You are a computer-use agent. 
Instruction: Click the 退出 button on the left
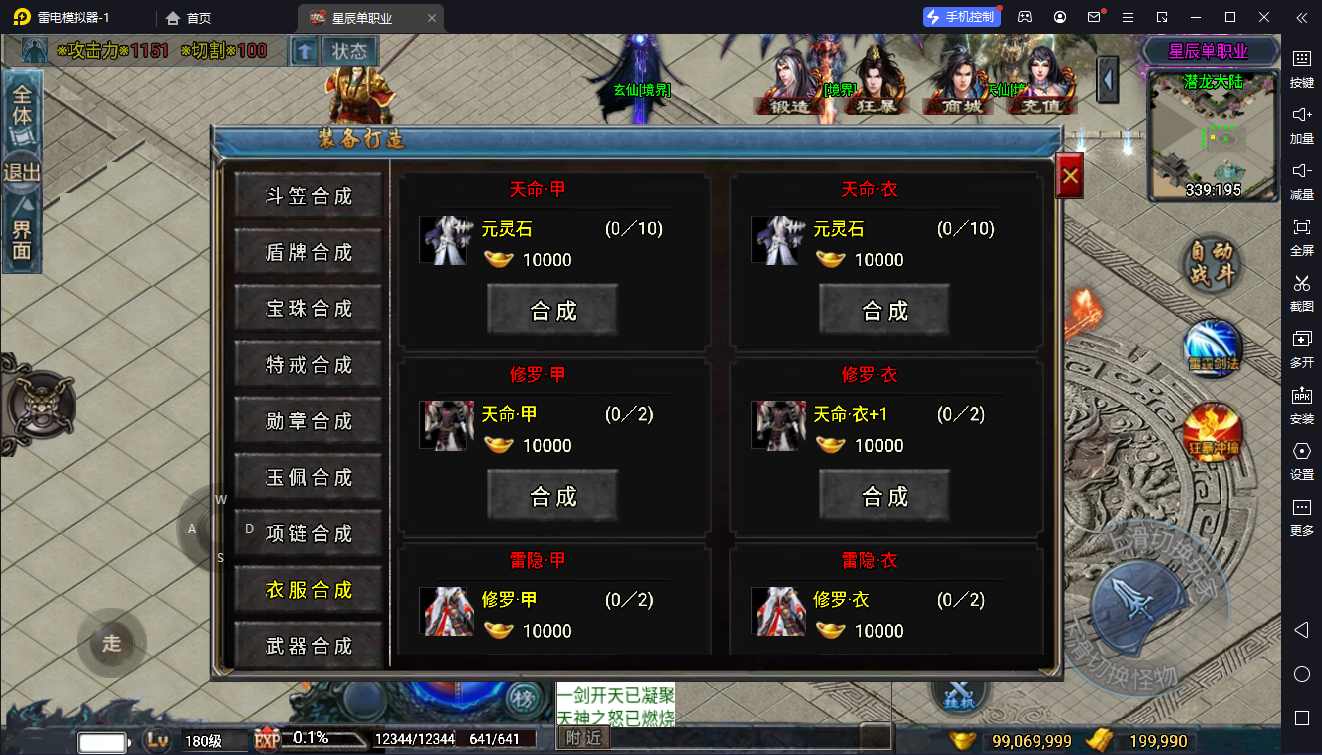(22, 172)
